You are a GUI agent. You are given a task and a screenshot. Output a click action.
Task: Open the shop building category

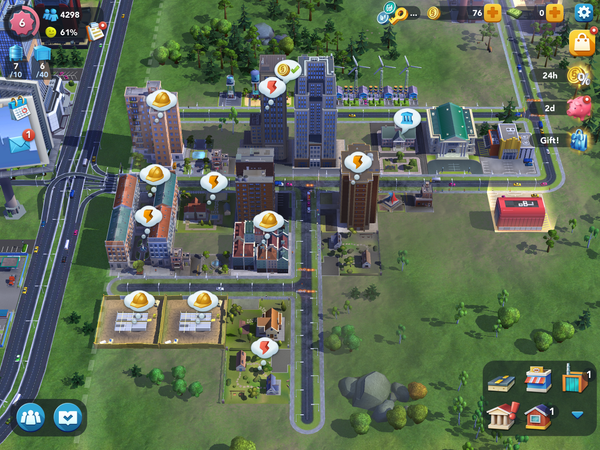538,380
